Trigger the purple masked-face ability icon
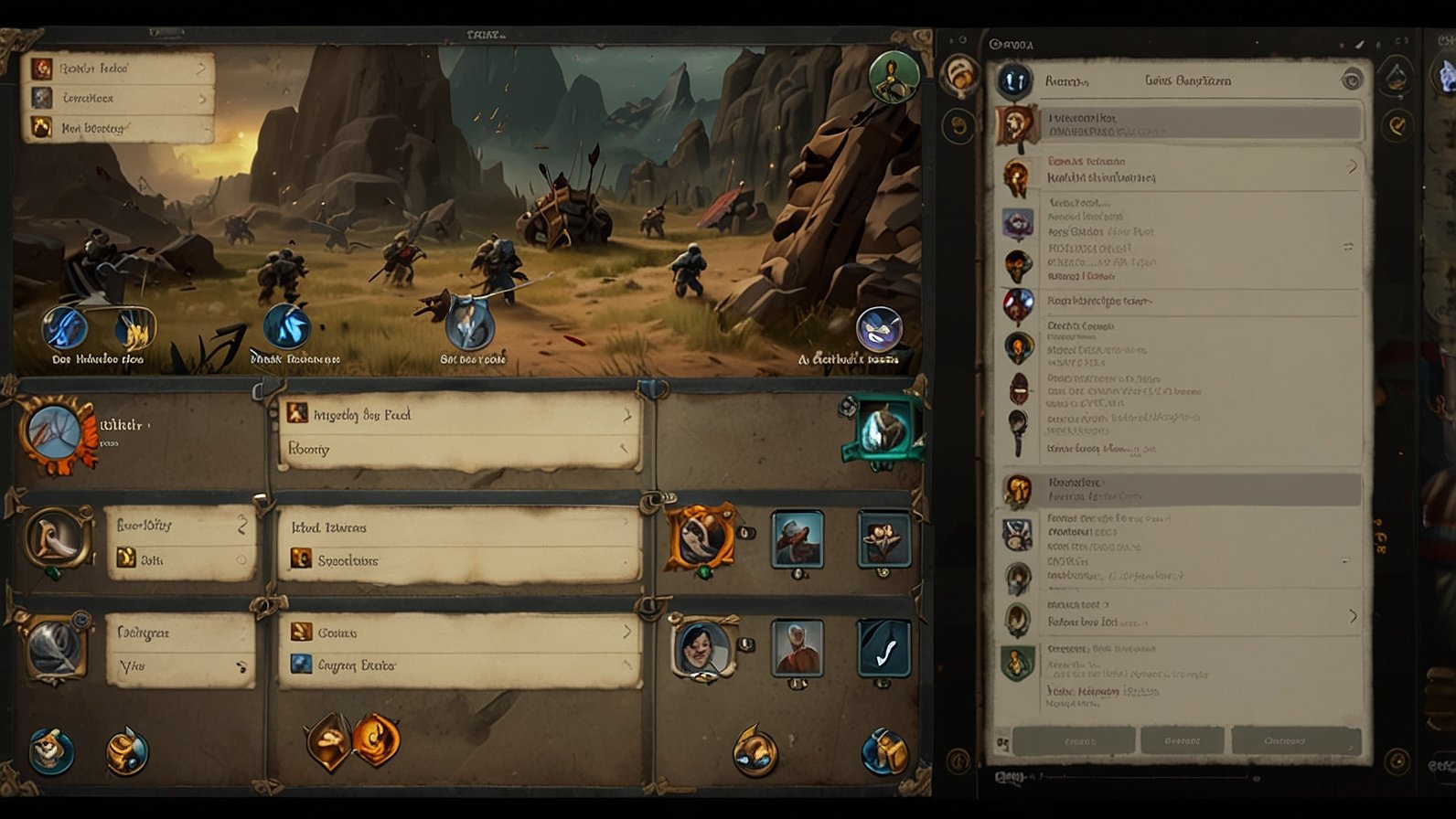The image size is (1456, 819). (x=878, y=329)
